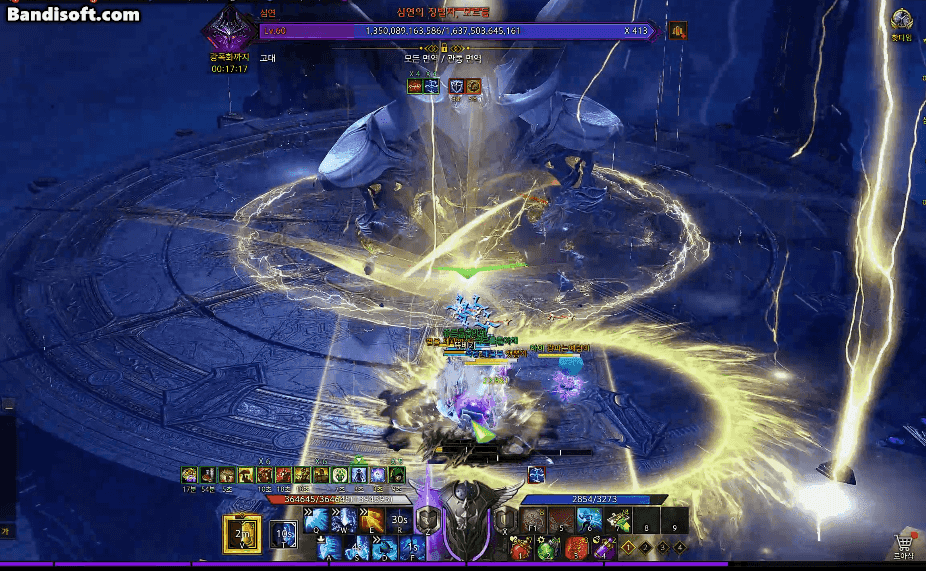Select the R skill on 30s cooldown
Screen dimensions: 926x571
pyautogui.click(x=400, y=520)
